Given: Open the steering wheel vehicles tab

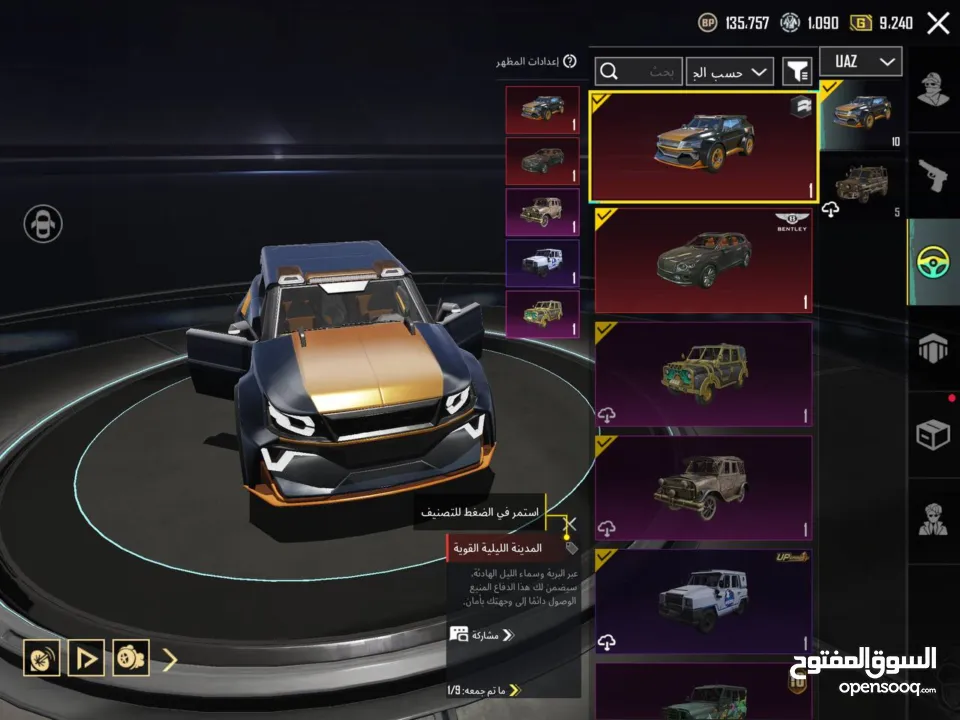Looking at the screenshot, I should pyautogui.click(x=934, y=262).
